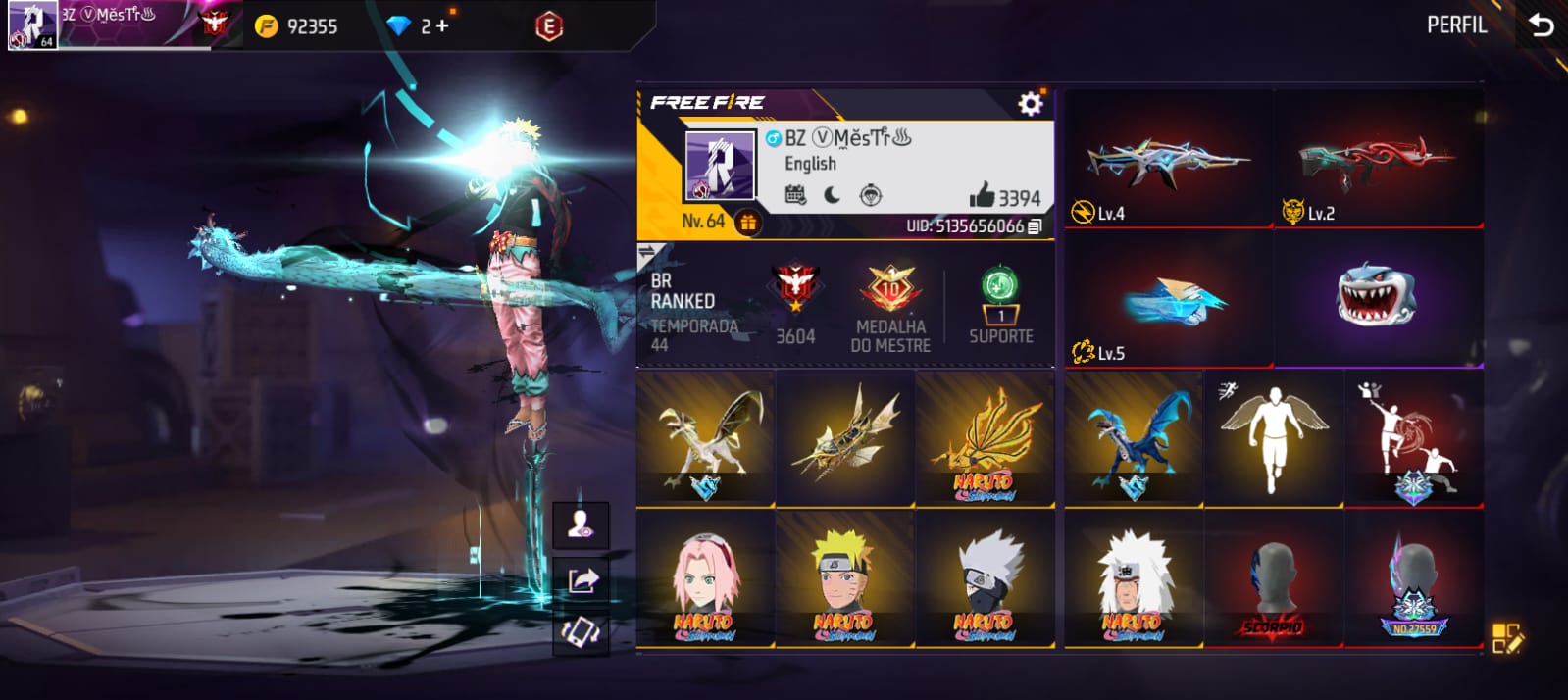Open the shark head item slot
This screenshot has height=700, width=1568.
point(1377,298)
